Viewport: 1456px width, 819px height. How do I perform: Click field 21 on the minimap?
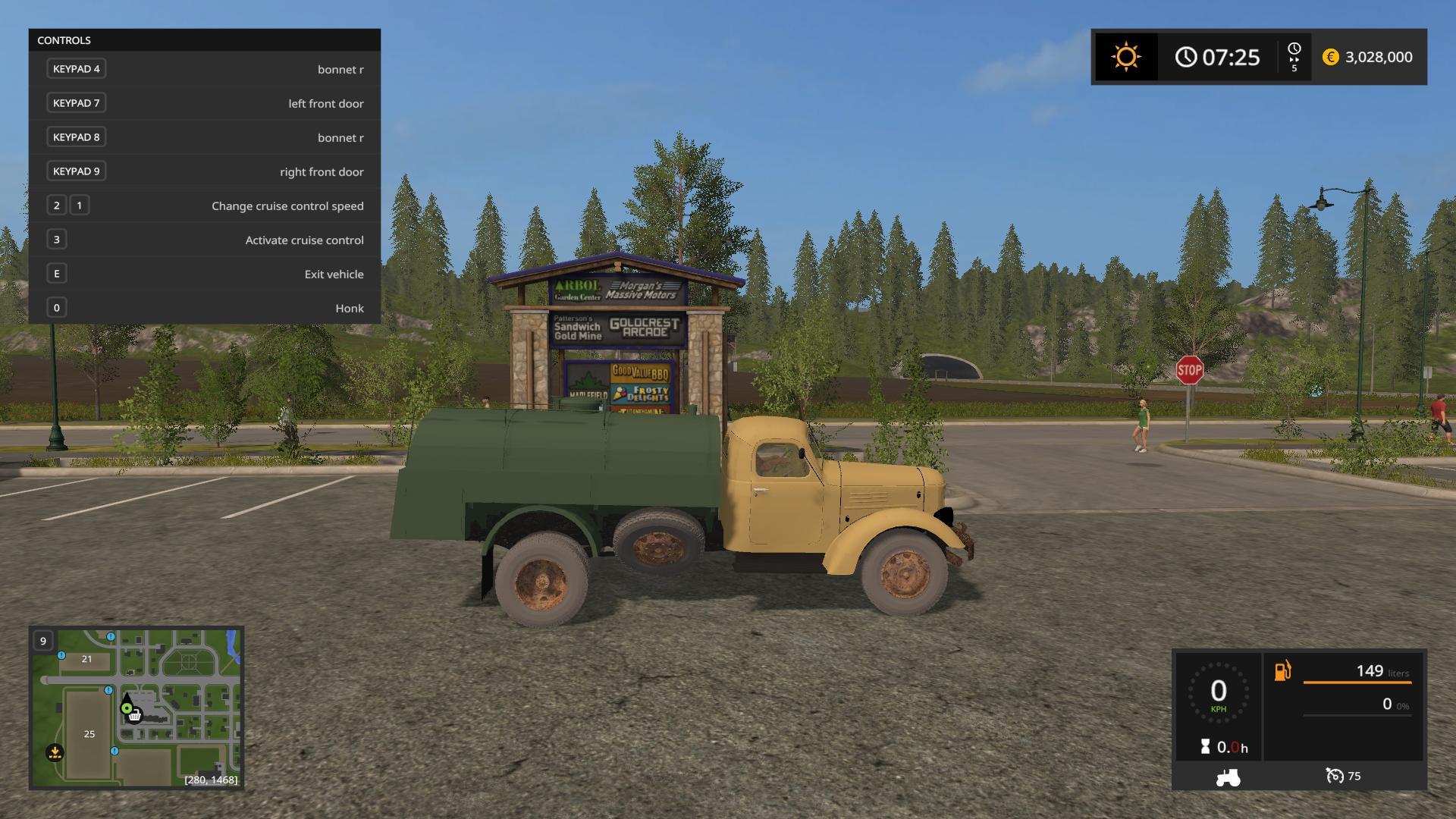86,659
